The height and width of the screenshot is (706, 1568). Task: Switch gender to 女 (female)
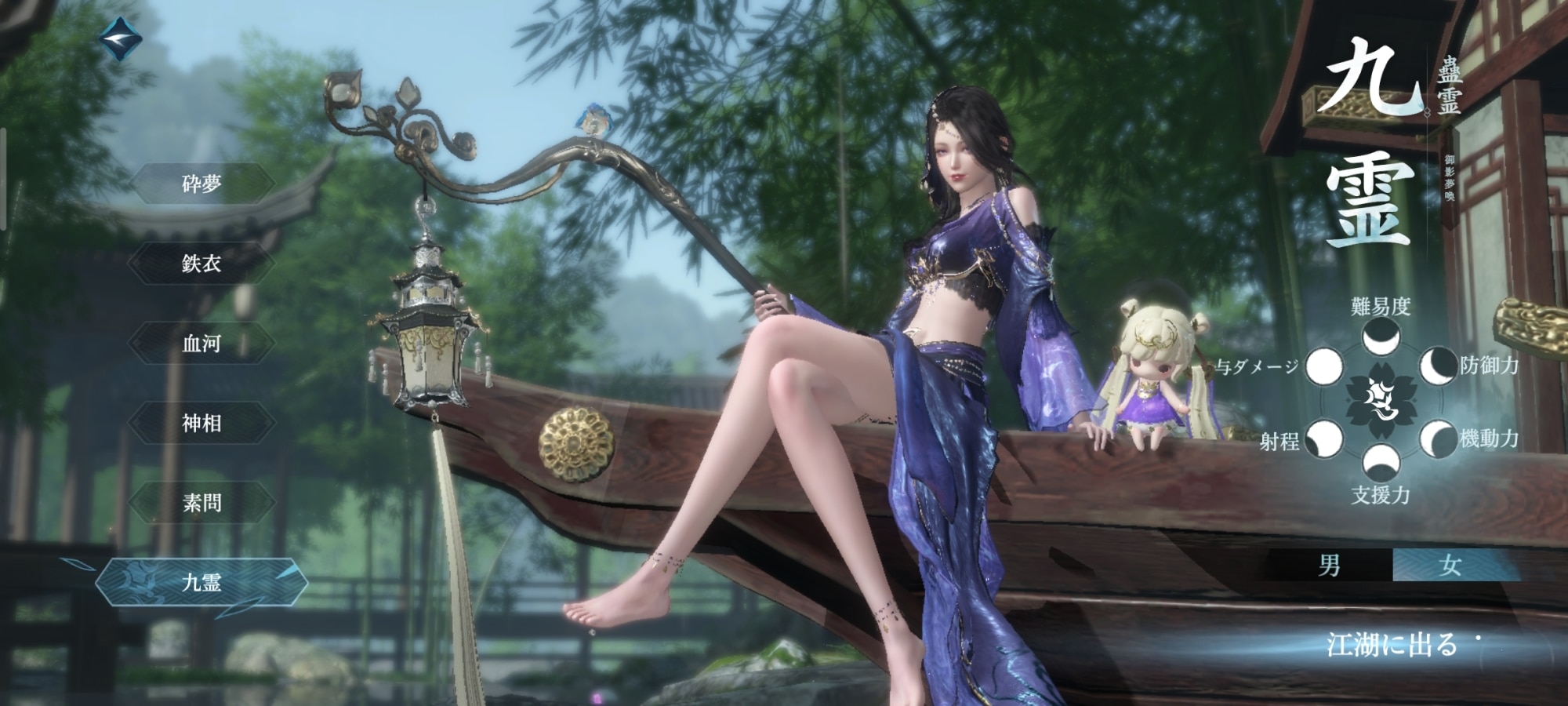click(1450, 566)
